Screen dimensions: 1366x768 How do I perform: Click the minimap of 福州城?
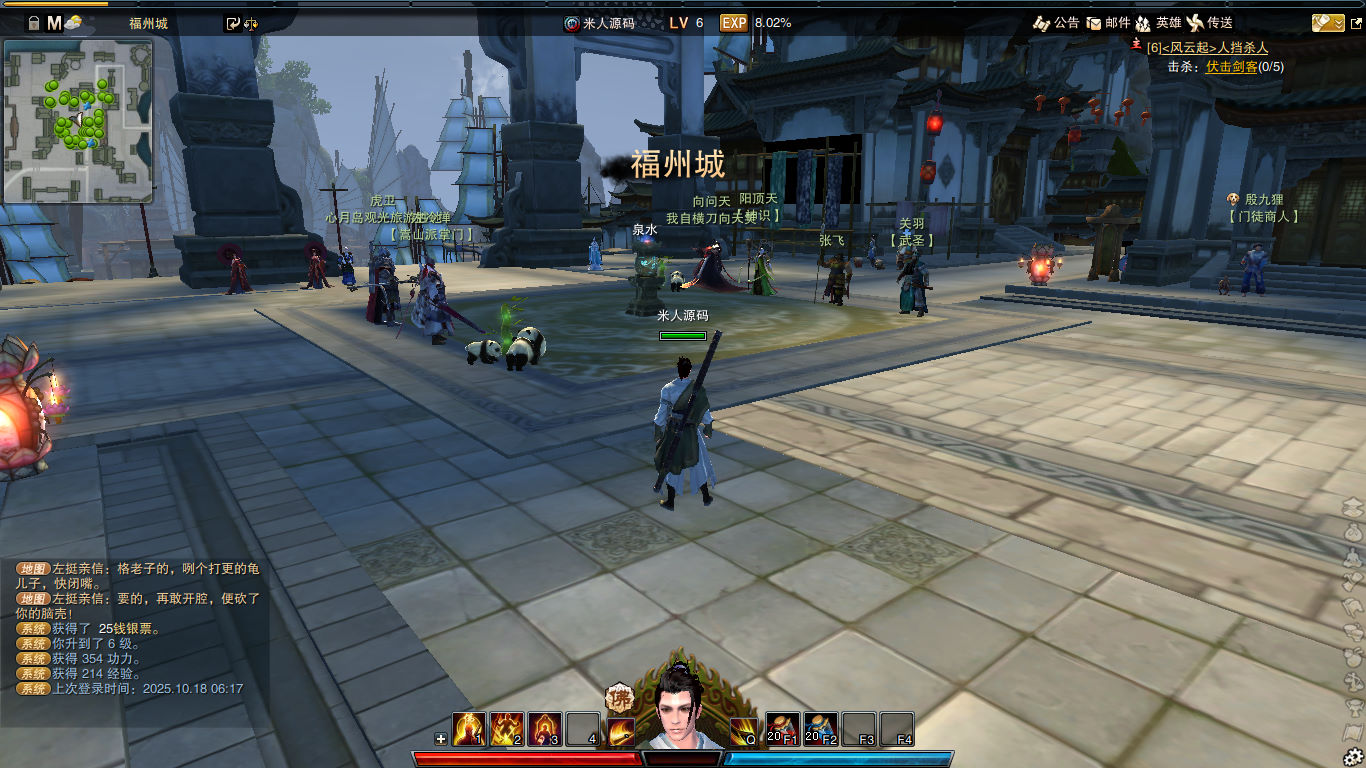click(x=79, y=120)
